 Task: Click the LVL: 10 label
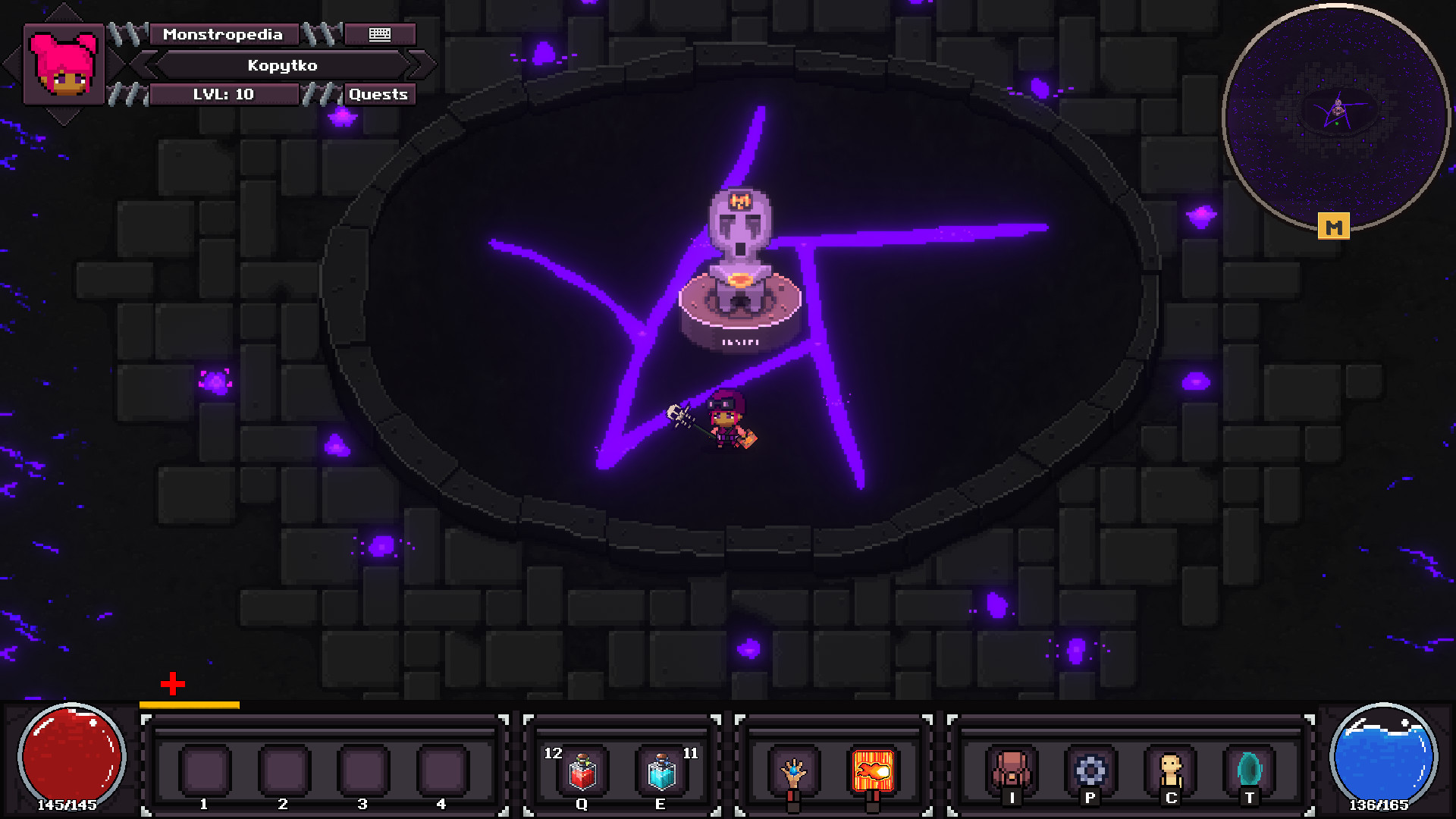(224, 94)
